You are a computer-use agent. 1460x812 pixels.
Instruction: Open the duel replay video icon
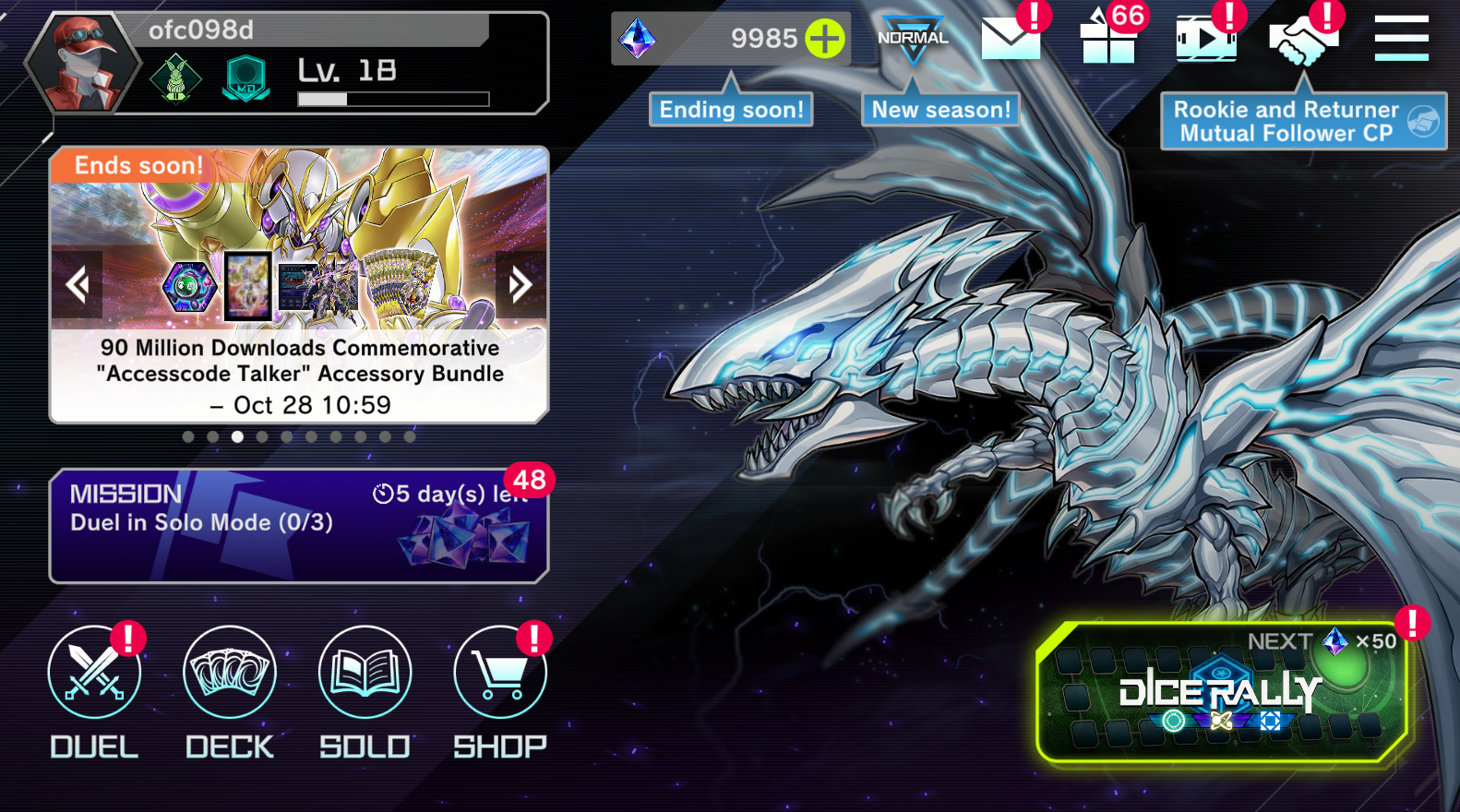[1205, 39]
